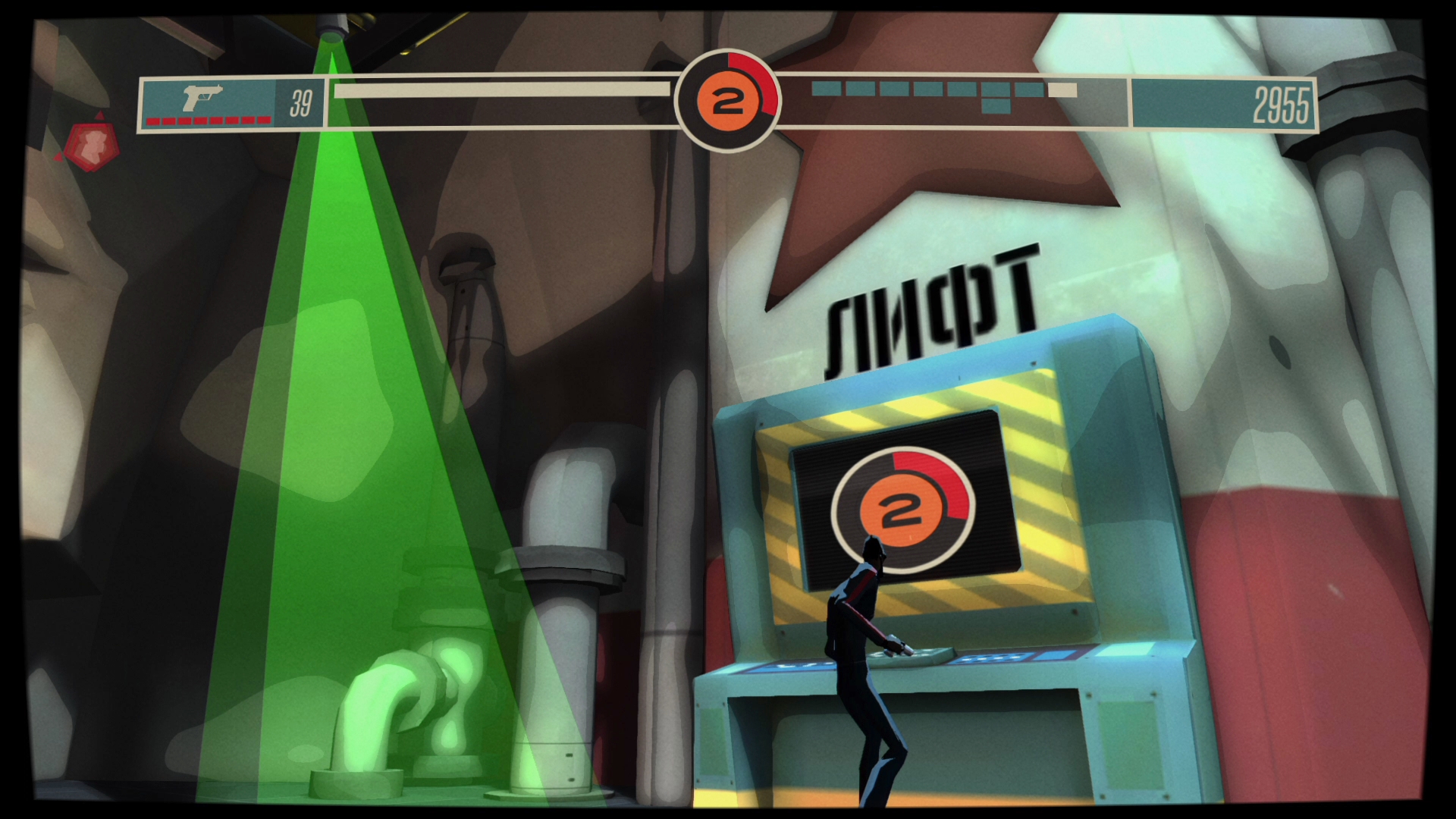
Task: Select the ammo count showing 39
Action: [301, 97]
